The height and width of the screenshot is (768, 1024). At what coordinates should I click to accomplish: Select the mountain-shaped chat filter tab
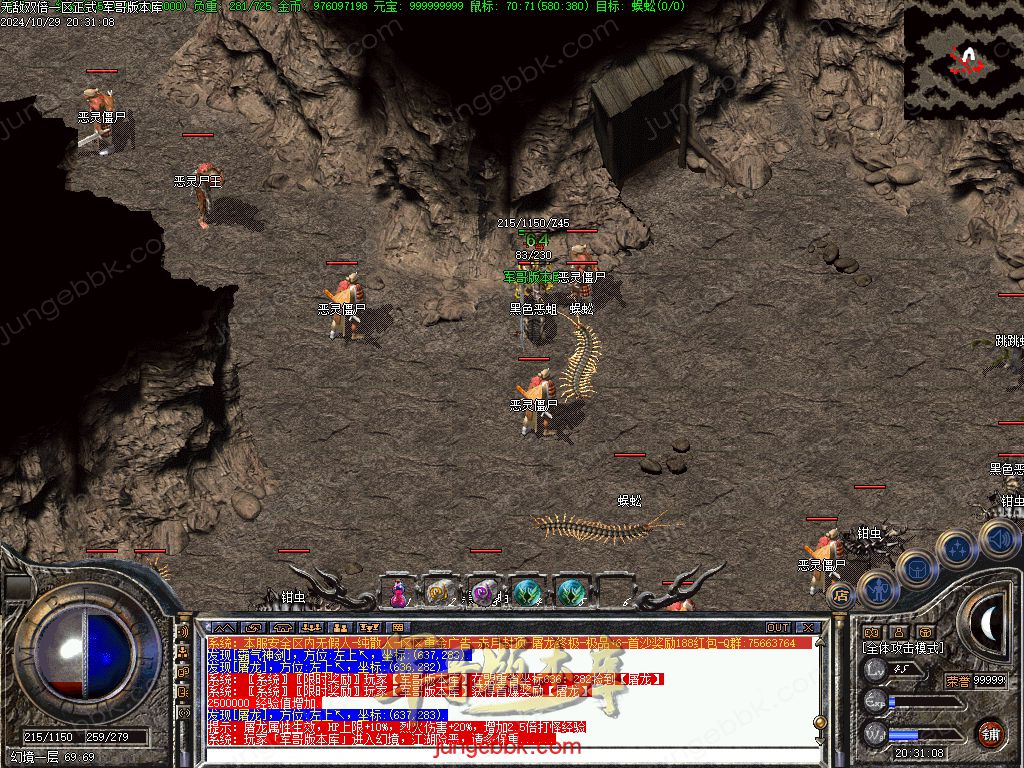click(222, 628)
